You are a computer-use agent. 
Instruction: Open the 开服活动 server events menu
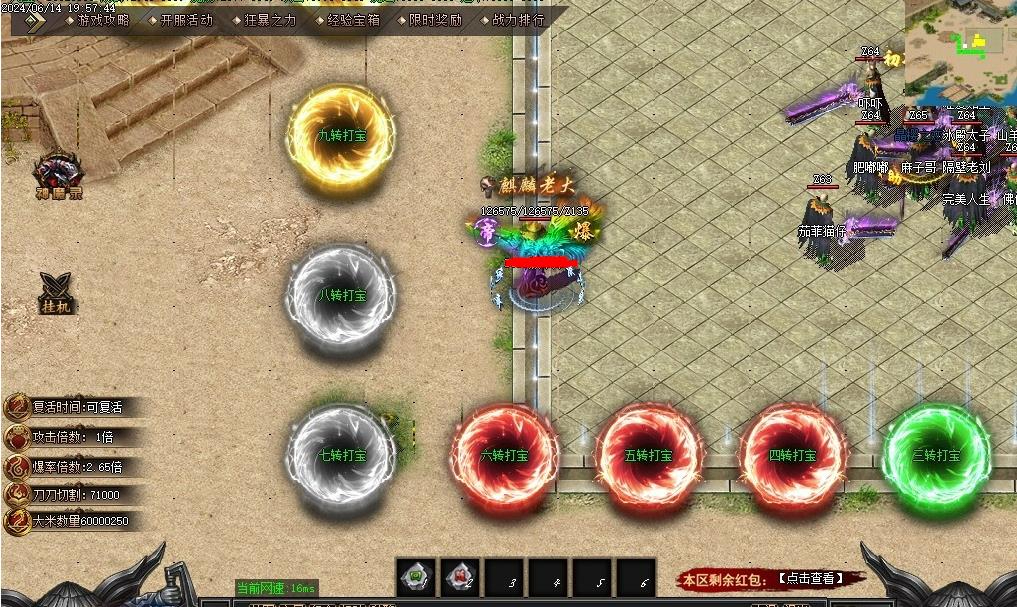click(186, 20)
